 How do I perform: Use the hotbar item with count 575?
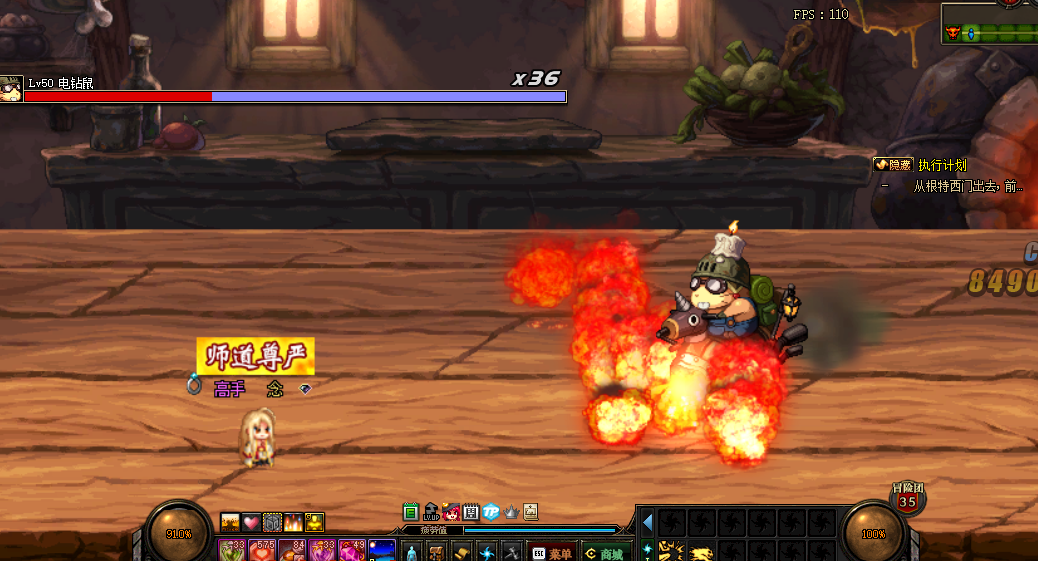(264, 551)
